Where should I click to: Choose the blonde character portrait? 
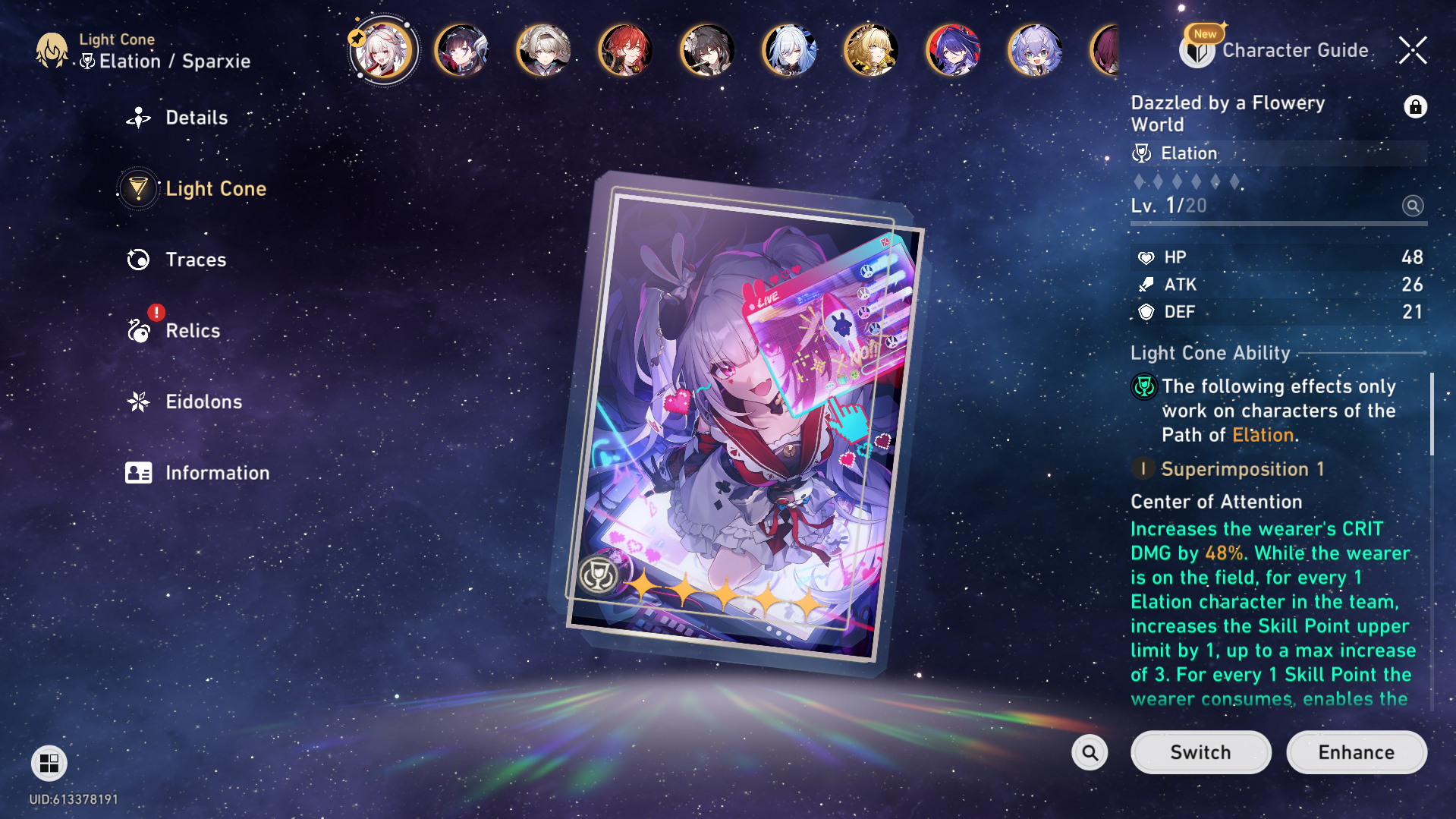871,51
